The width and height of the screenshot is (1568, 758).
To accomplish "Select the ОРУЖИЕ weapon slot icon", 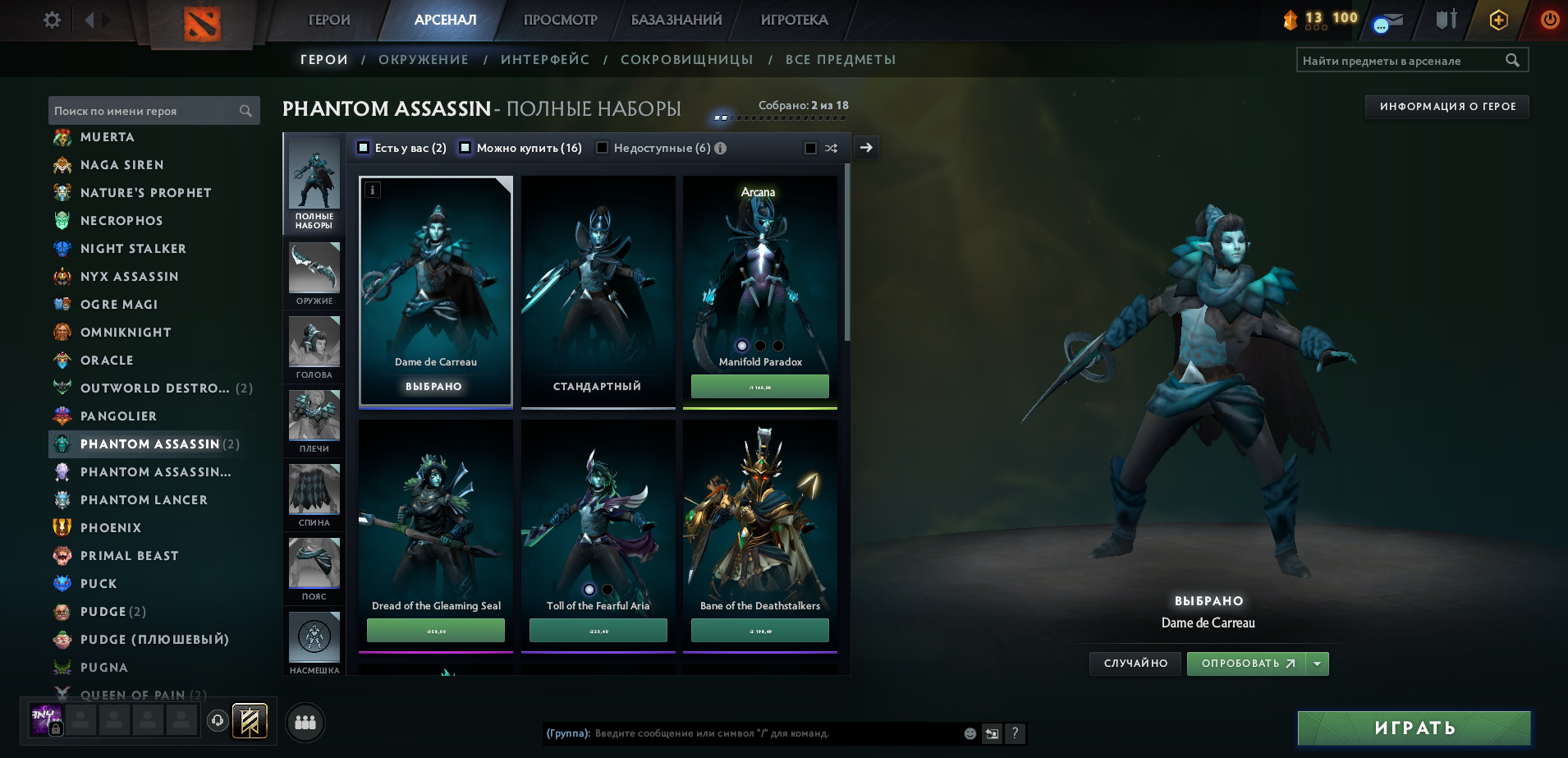I will [x=314, y=269].
